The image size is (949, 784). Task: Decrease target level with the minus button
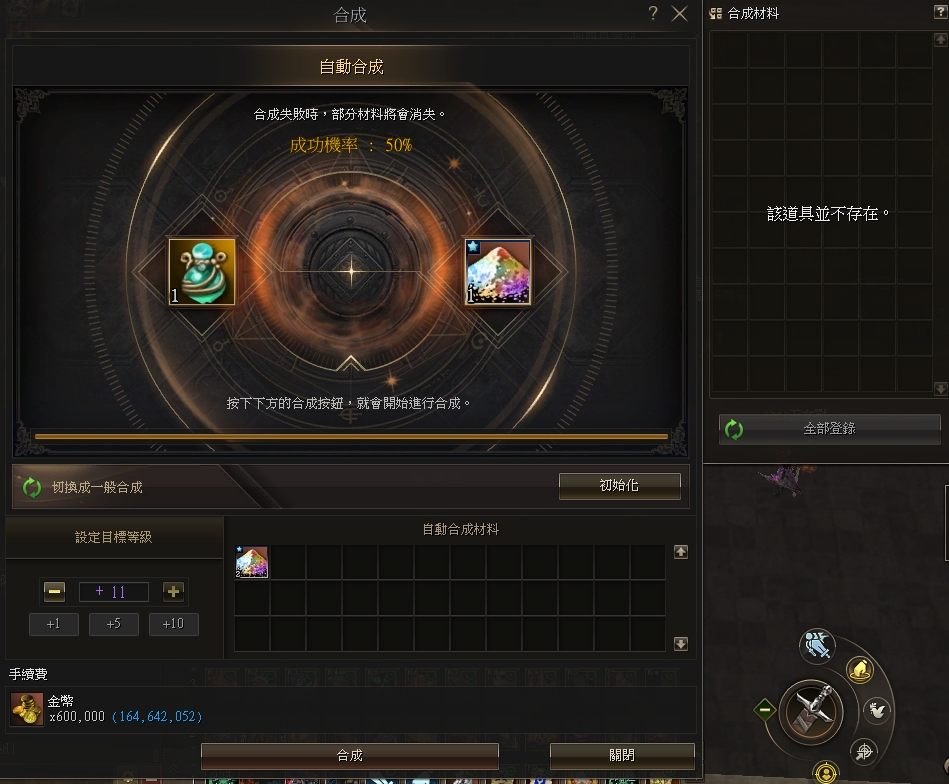click(x=55, y=592)
